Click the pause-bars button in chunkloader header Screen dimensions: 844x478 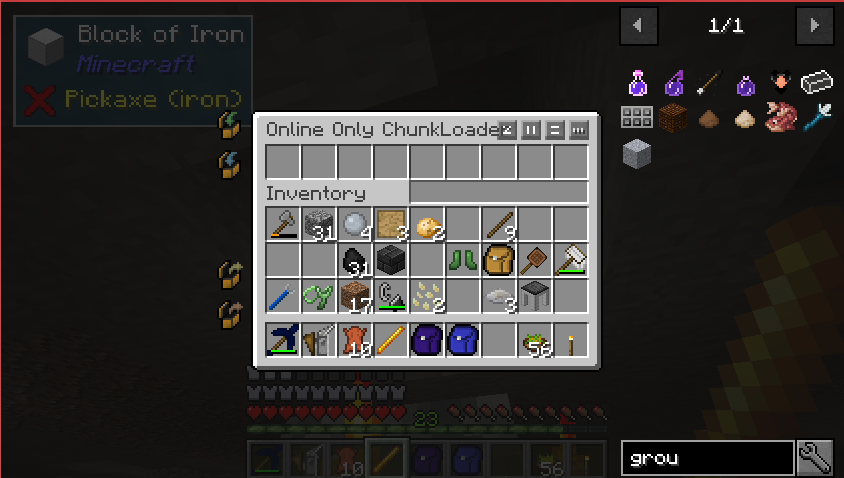click(x=532, y=130)
